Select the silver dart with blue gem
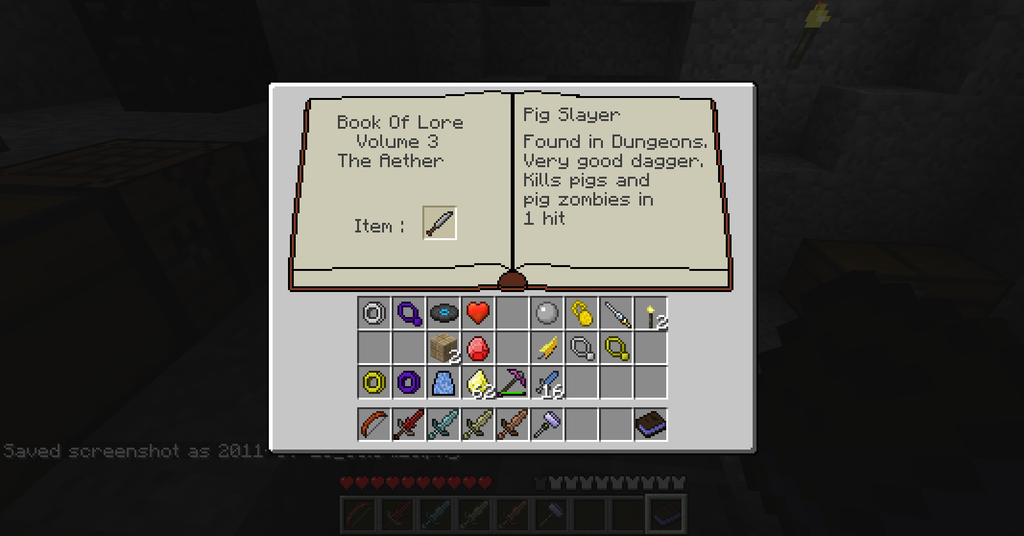1024x536 pixels. click(616, 314)
